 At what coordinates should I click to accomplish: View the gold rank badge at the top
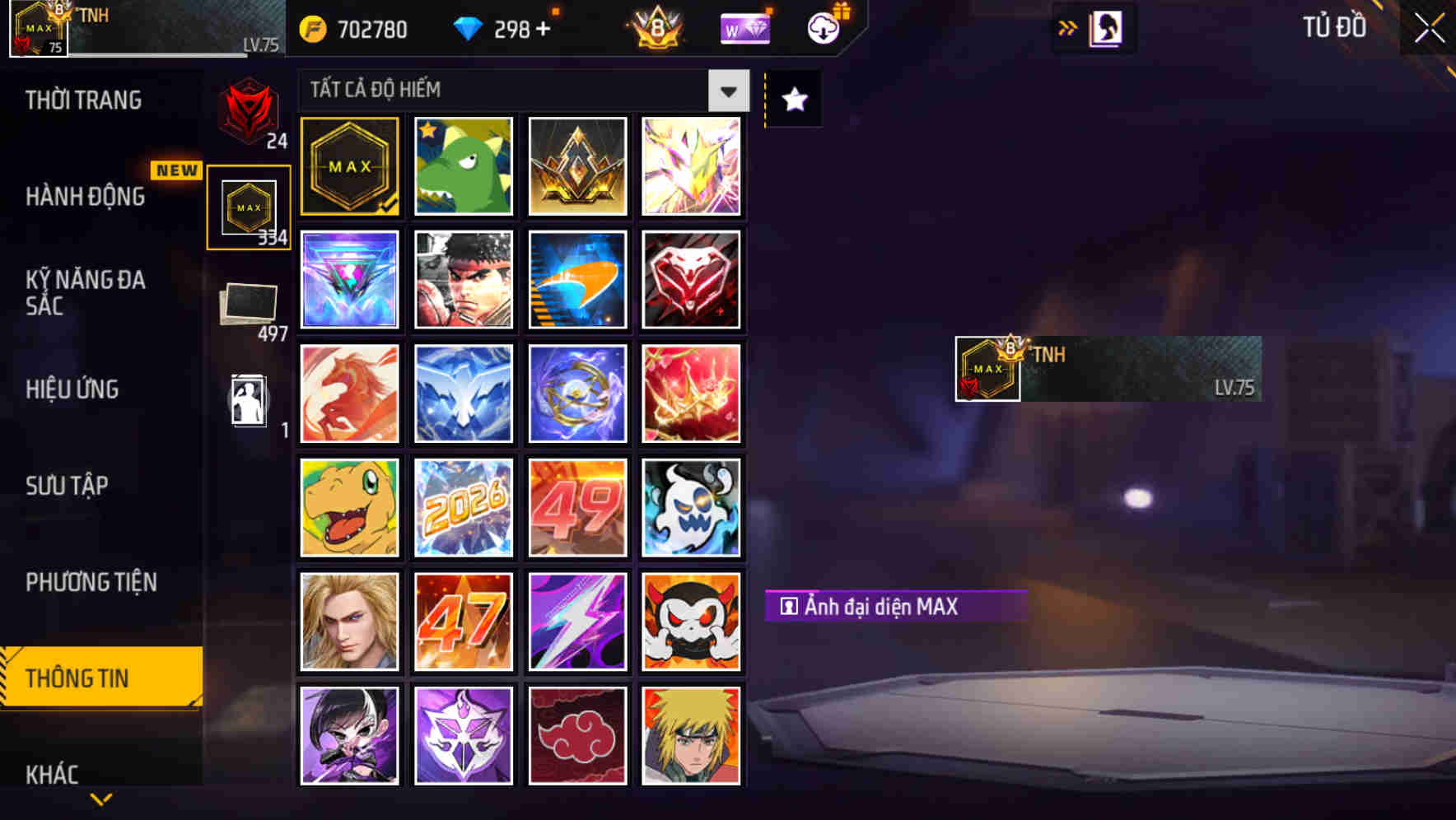click(x=655, y=26)
